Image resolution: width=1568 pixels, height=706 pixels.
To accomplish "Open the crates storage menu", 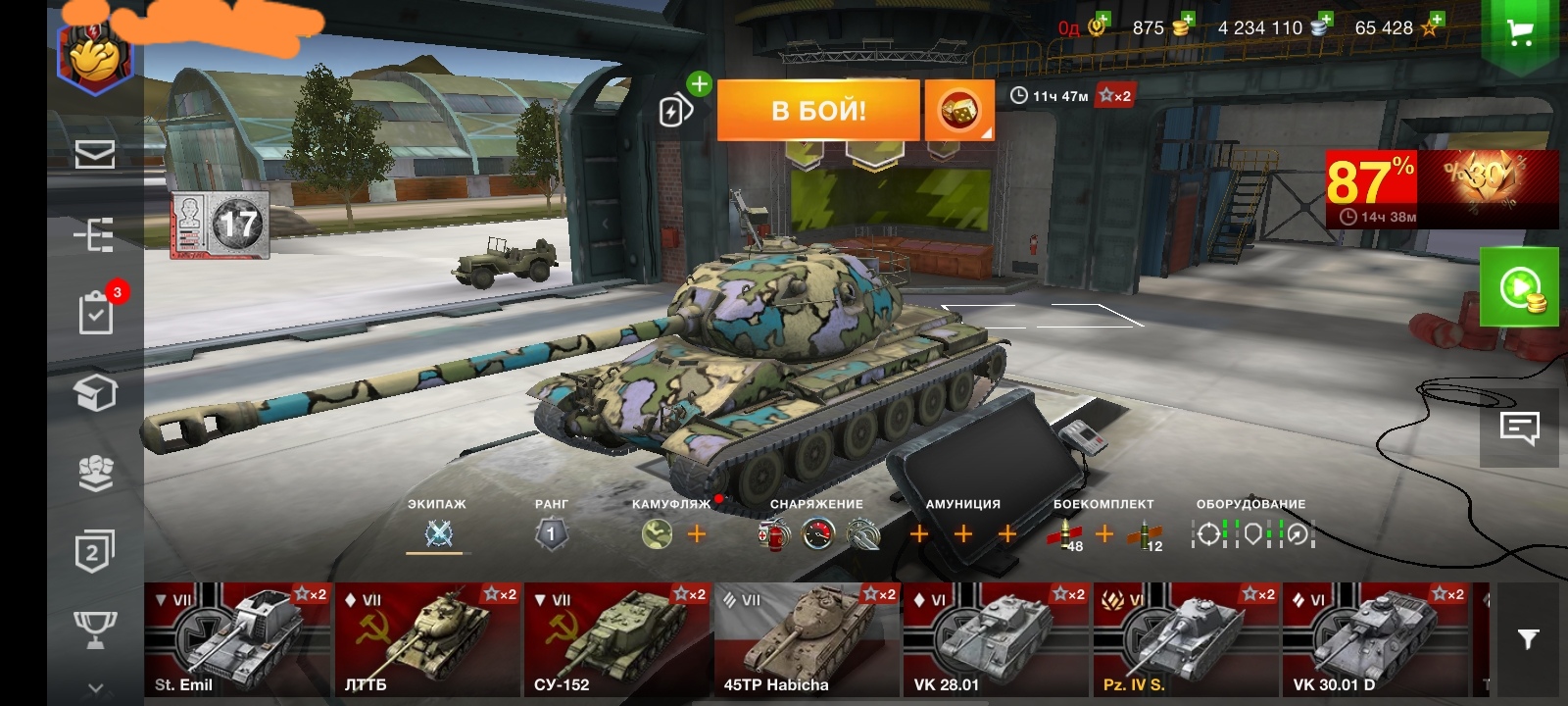I will click(x=95, y=393).
